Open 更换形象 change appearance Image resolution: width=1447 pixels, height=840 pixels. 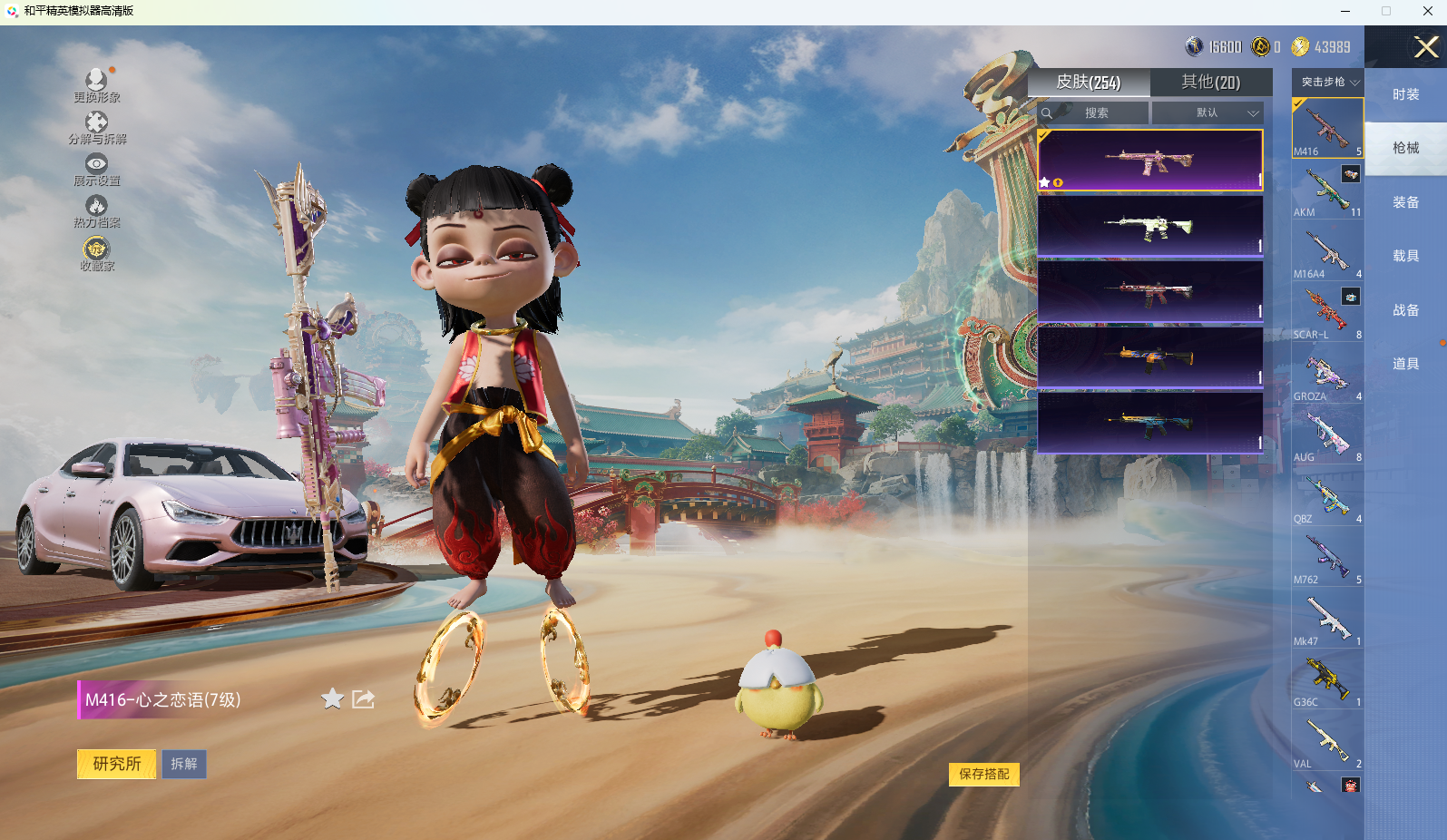click(97, 85)
